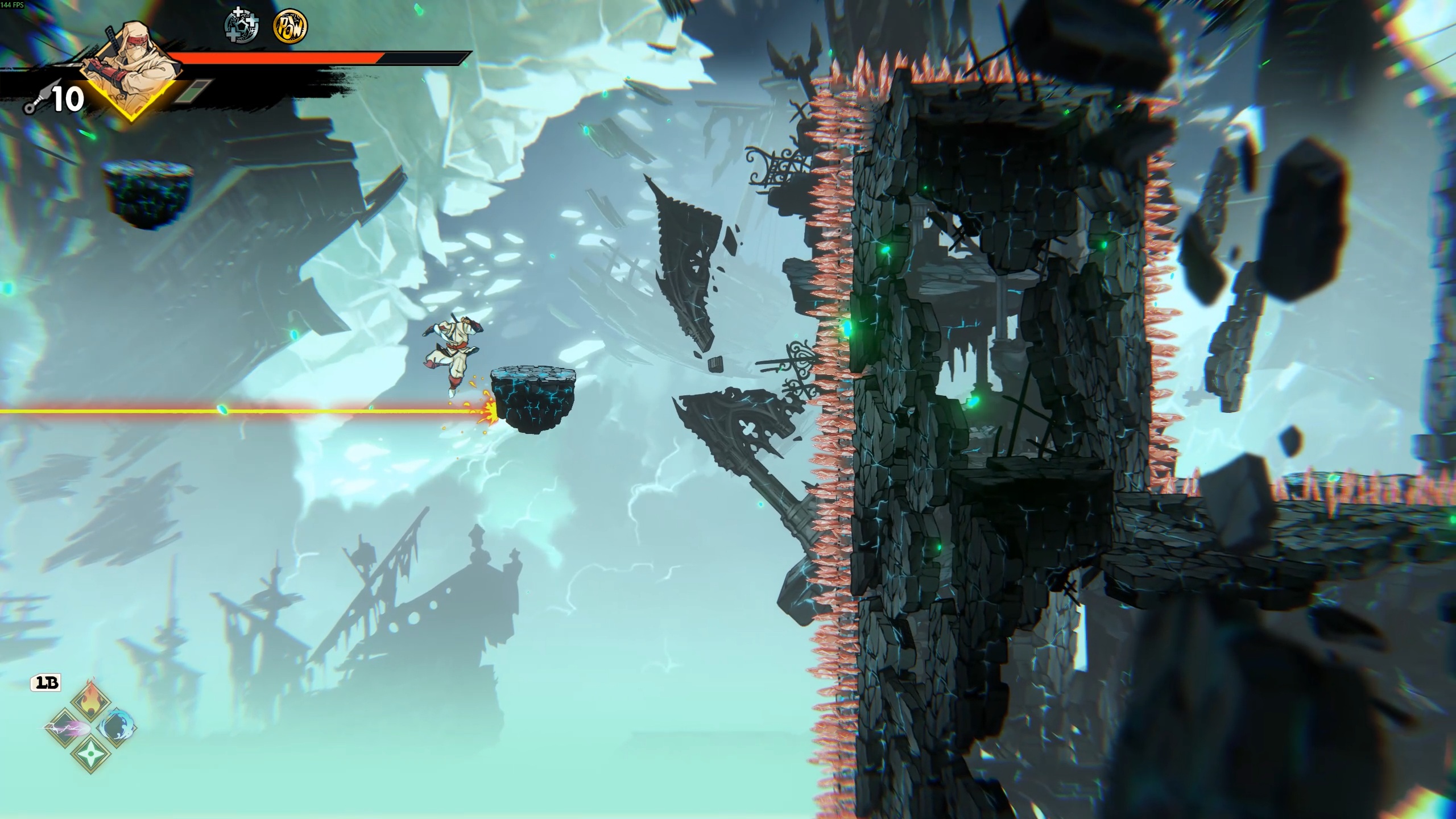Viewport: 1456px width, 819px height.
Task: Use the green shuriken ninpo ability
Action: [x=91, y=754]
